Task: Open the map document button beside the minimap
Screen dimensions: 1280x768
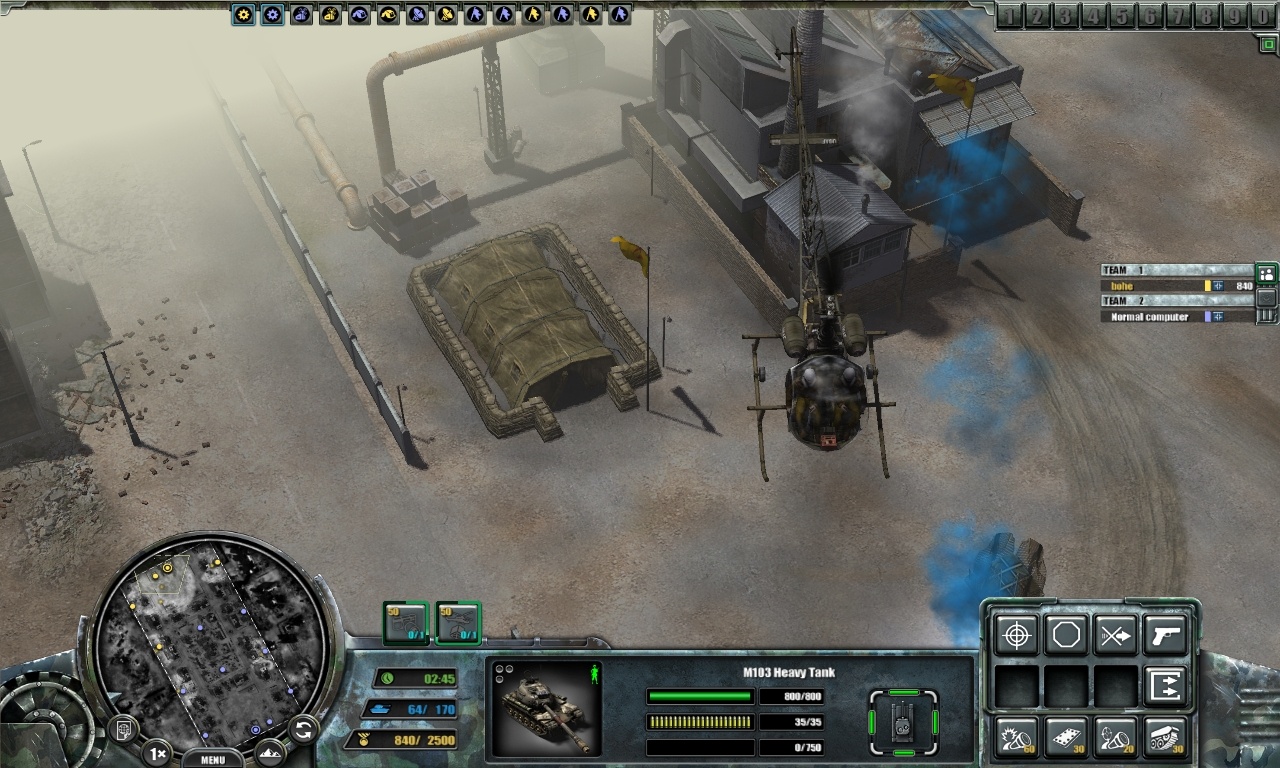Action: [x=123, y=730]
